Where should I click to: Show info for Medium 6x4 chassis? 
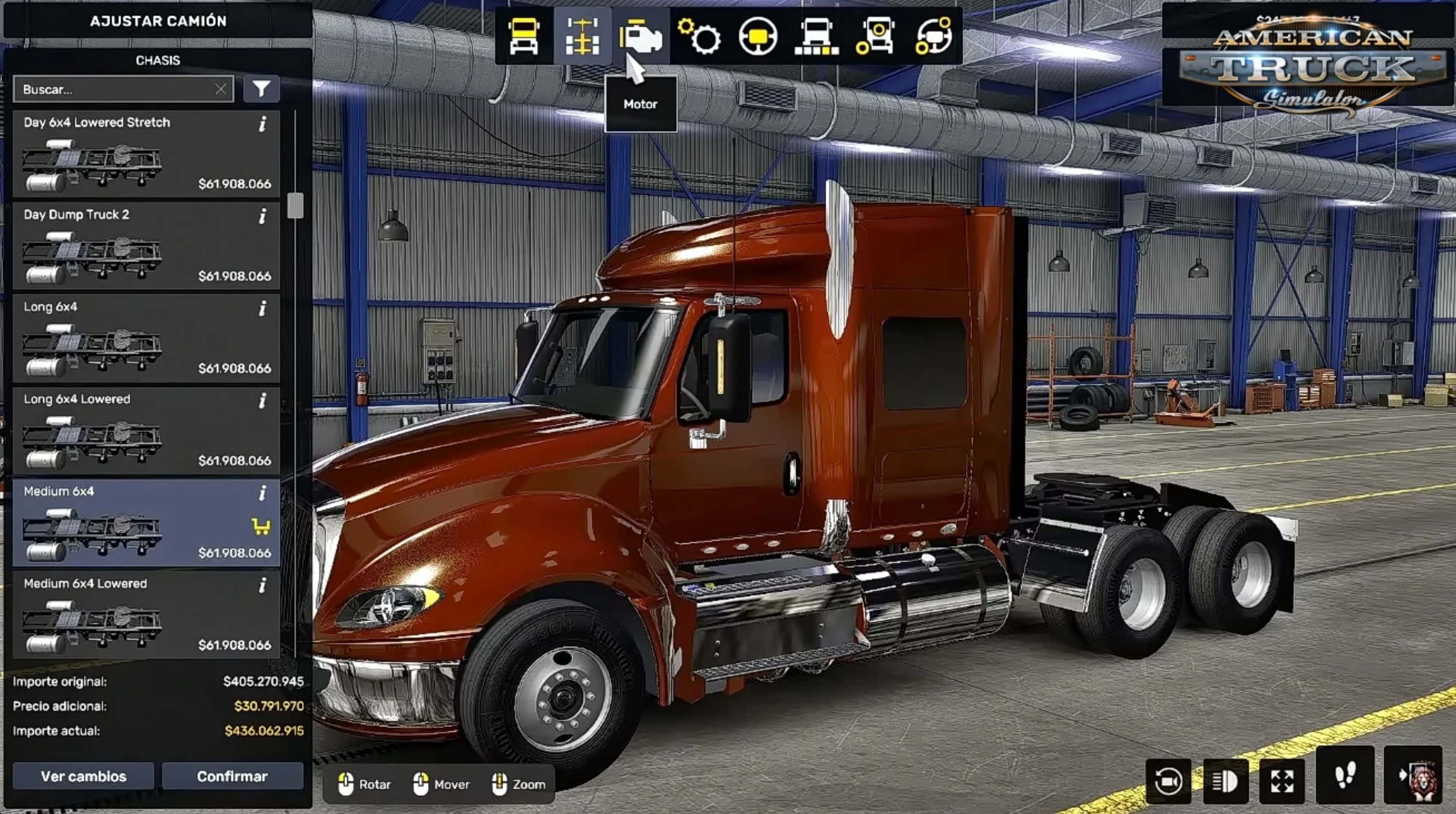262,494
